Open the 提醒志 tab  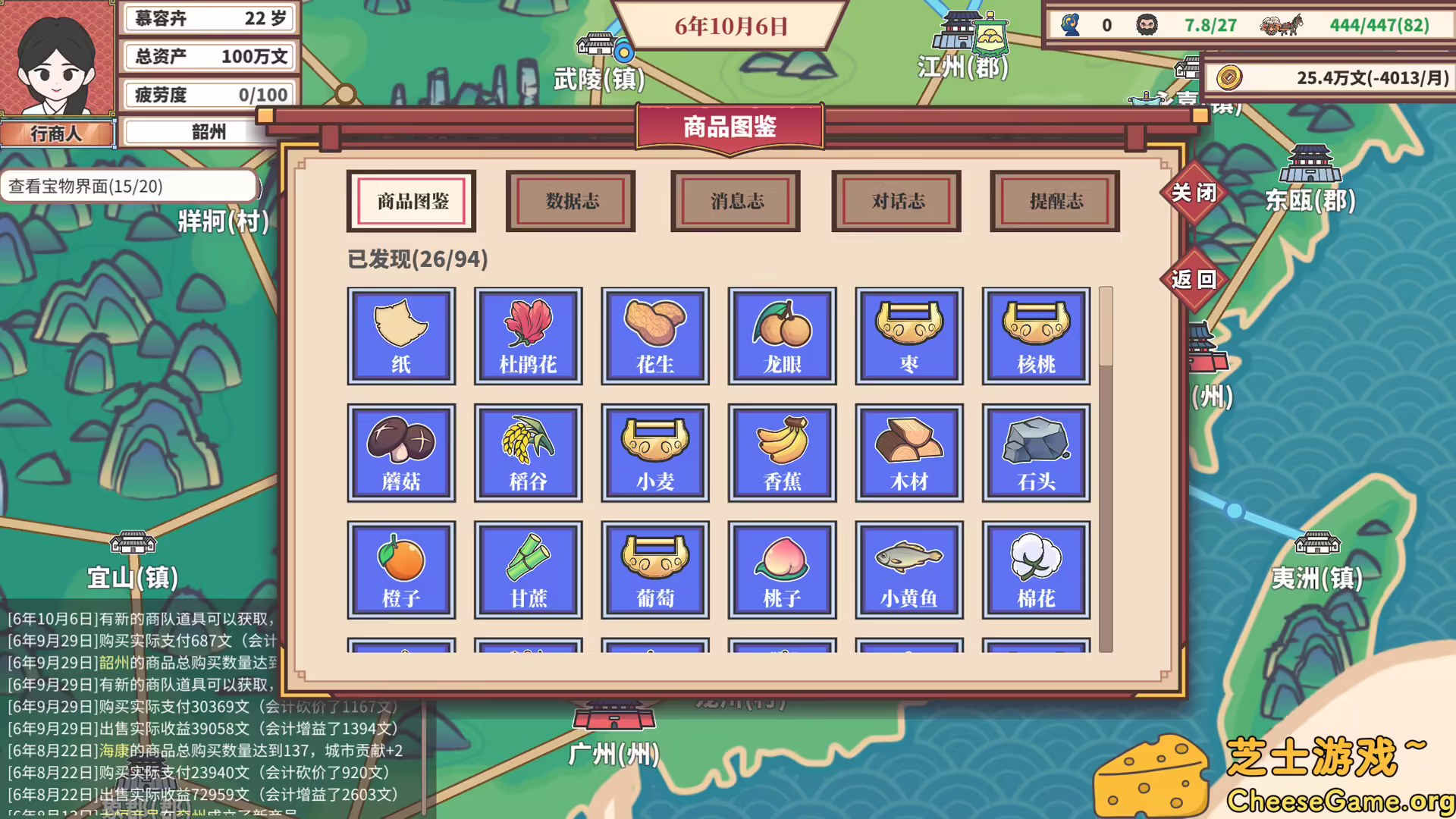1053,201
